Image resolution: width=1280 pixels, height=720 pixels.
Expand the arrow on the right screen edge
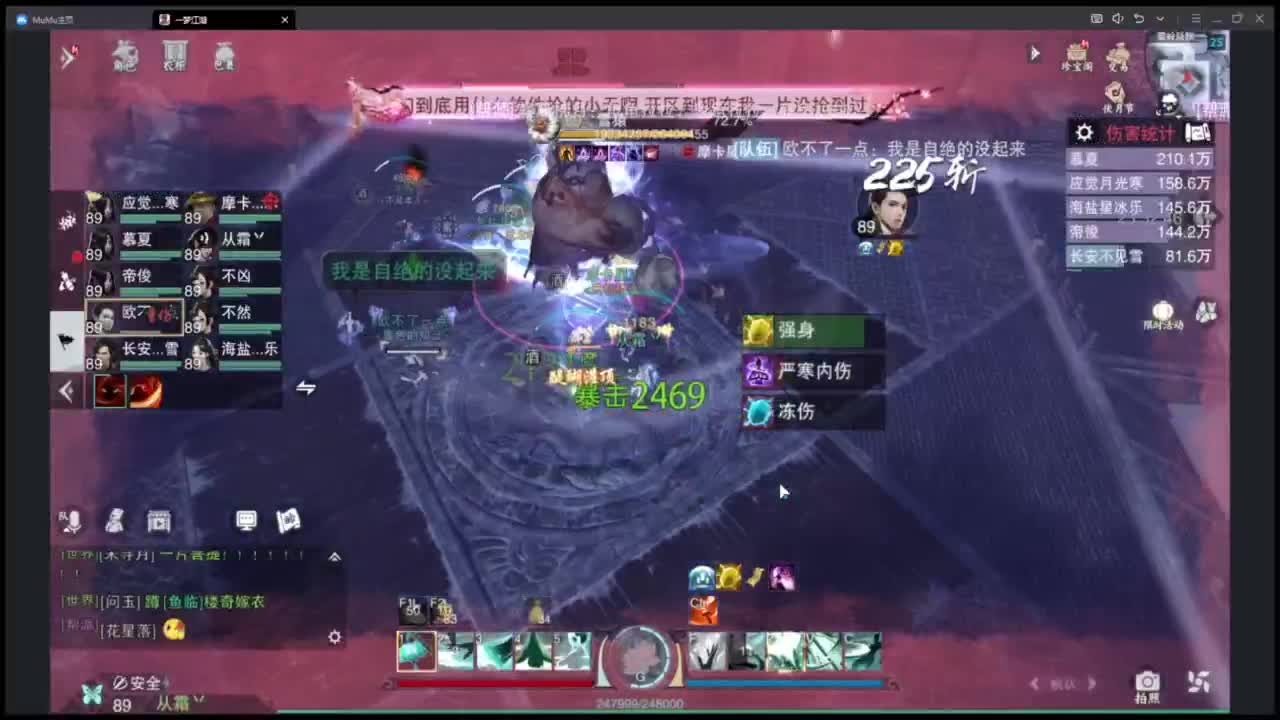(1218, 215)
